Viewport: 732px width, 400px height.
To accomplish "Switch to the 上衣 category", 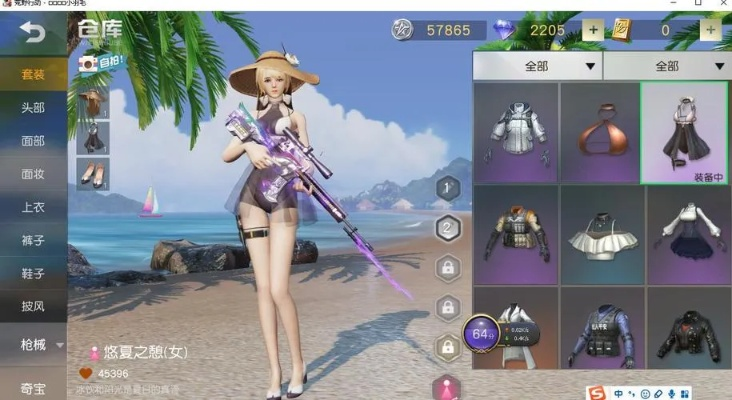I will click(x=32, y=207).
